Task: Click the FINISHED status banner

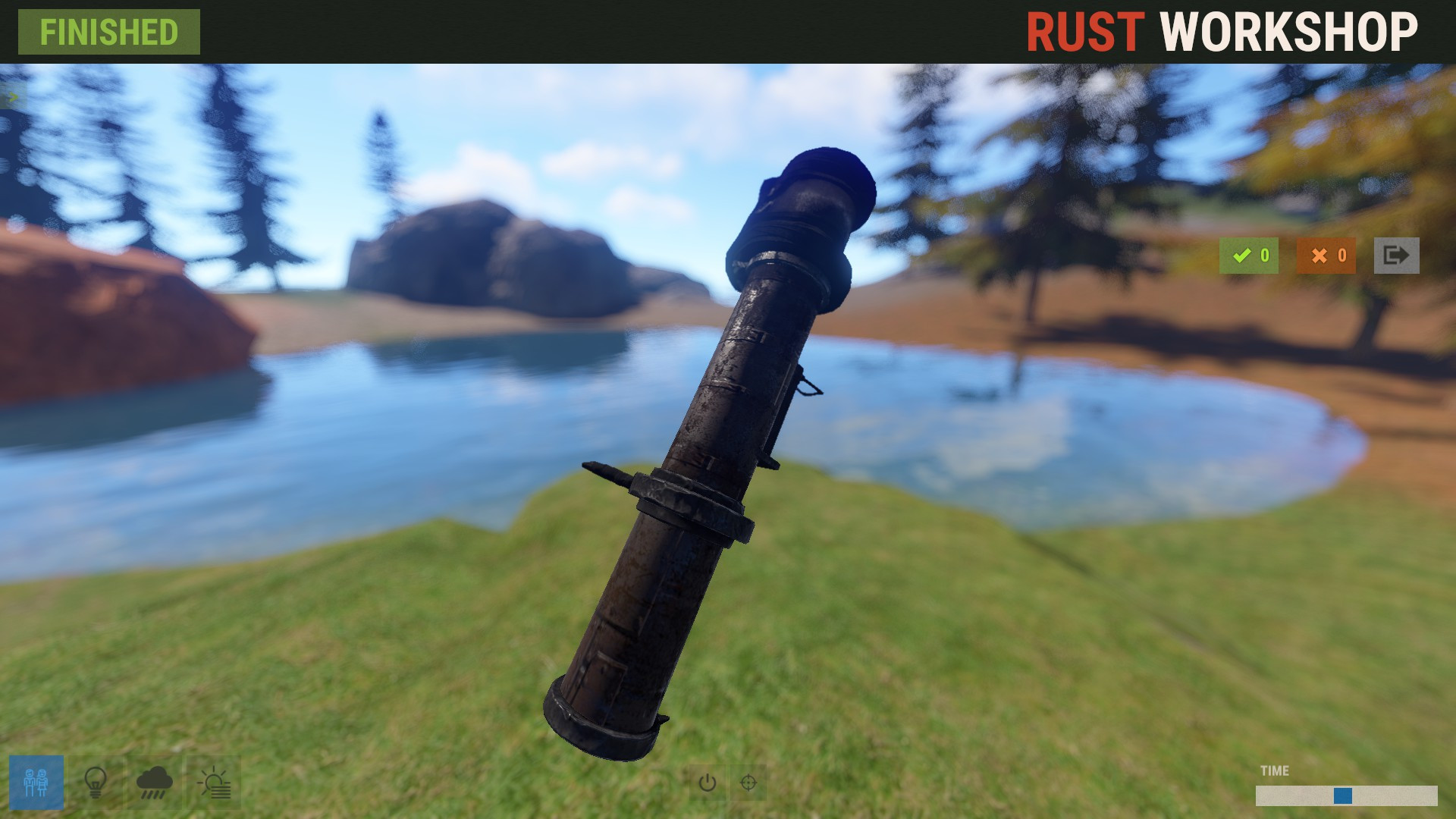Action: [x=108, y=32]
